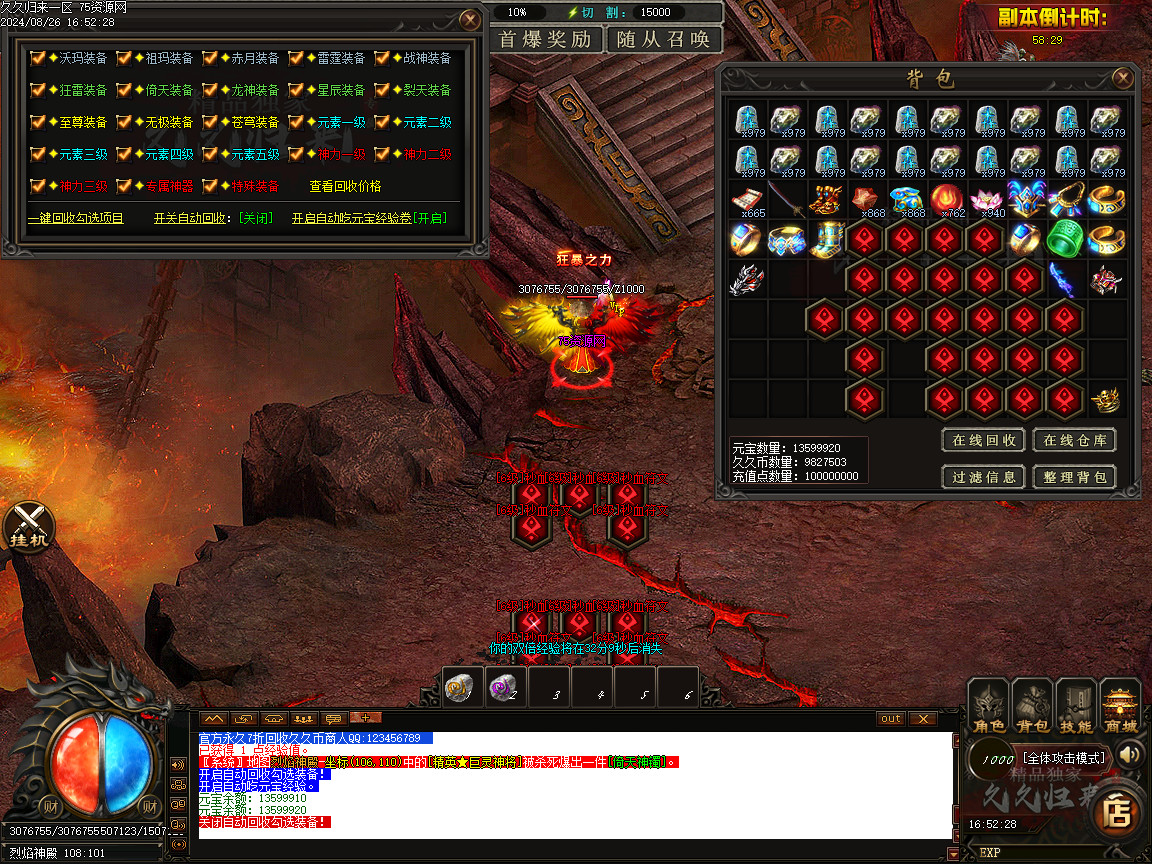Open the 首爆奖励 first-drop rewards
Viewport: 1152px width, 864px height.
(x=546, y=40)
